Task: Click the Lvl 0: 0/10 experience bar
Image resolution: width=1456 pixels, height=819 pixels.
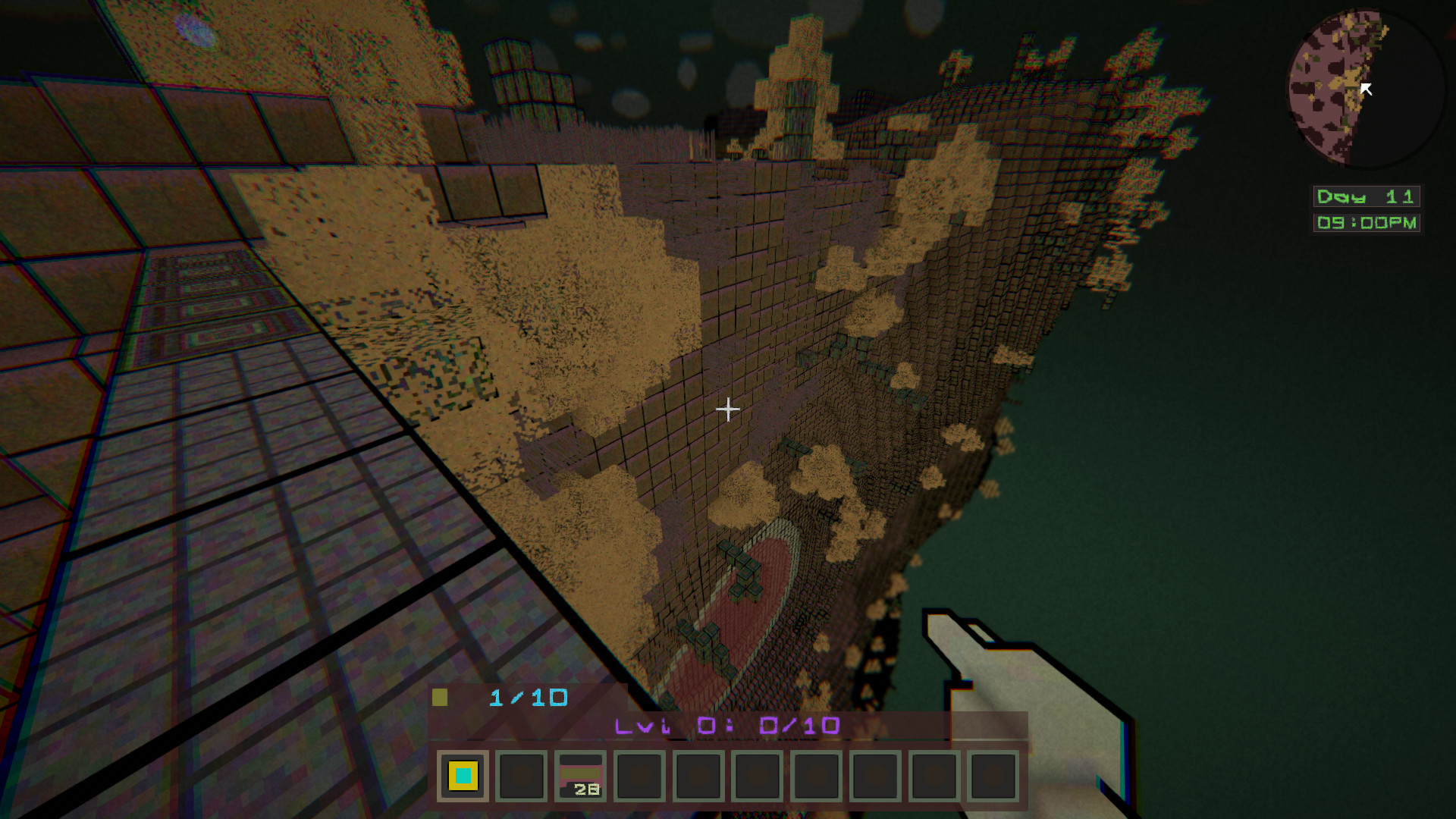Action: point(726,726)
